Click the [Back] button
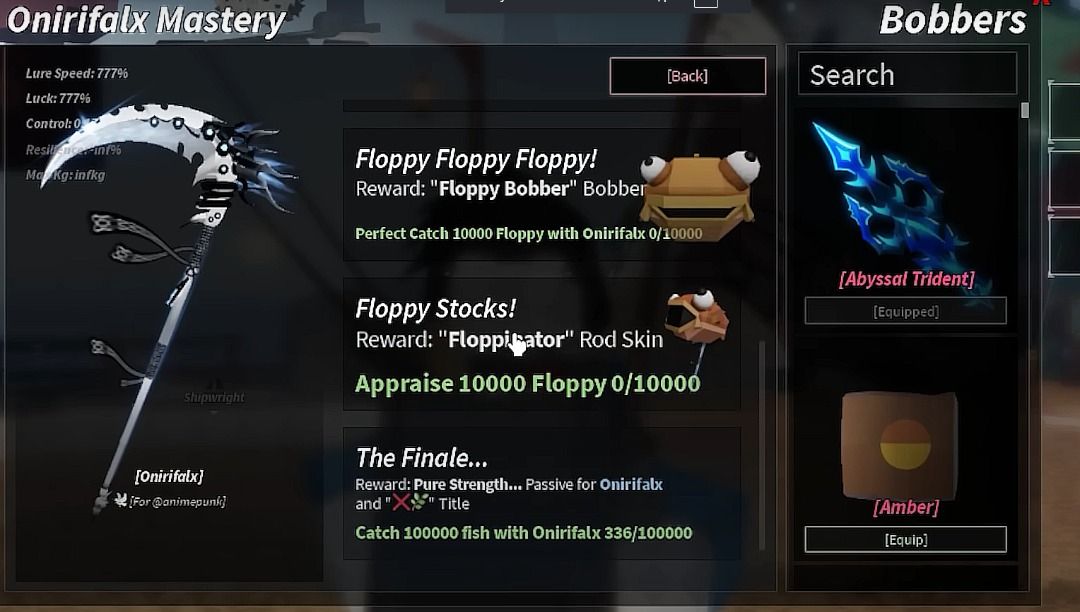 click(687, 76)
